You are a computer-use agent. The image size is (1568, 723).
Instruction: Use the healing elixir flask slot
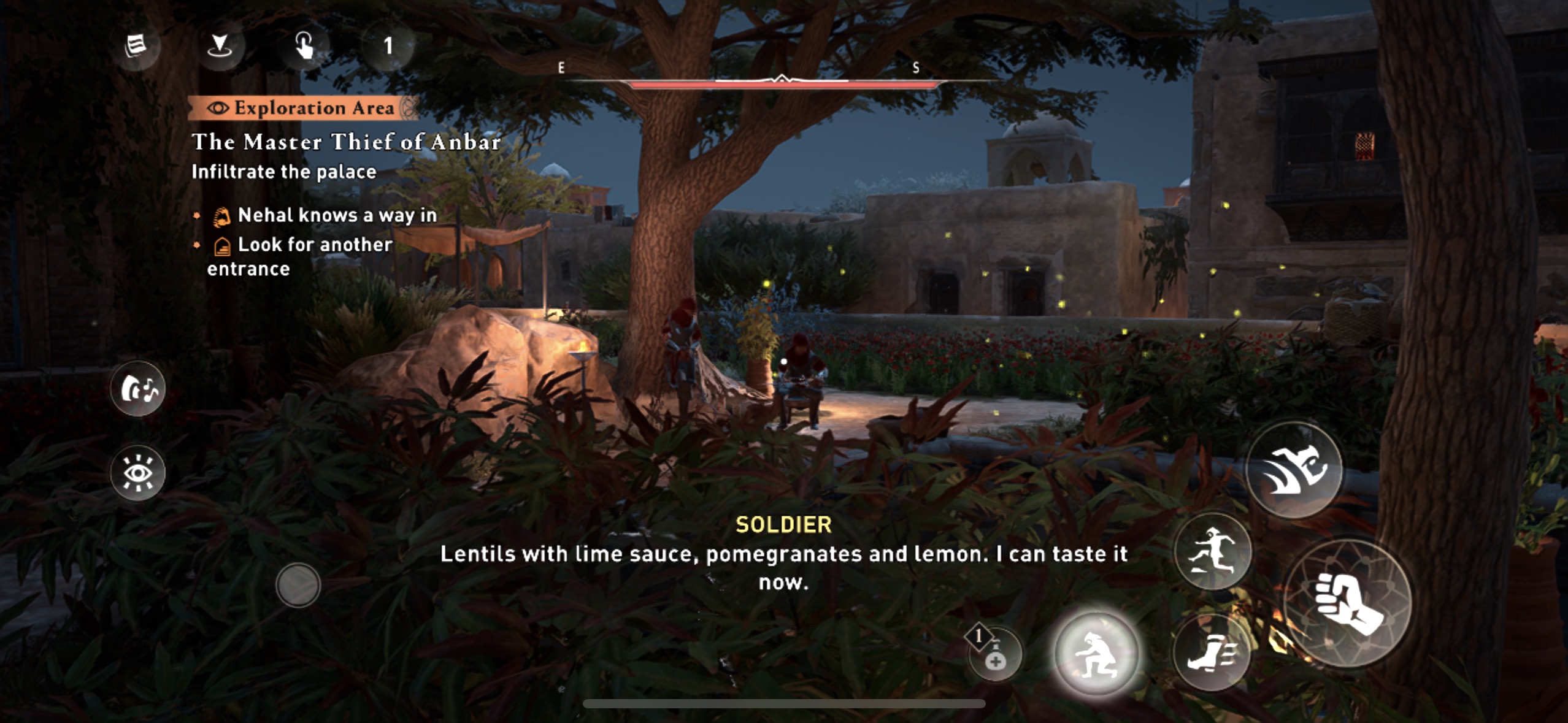pyautogui.click(x=995, y=654)
